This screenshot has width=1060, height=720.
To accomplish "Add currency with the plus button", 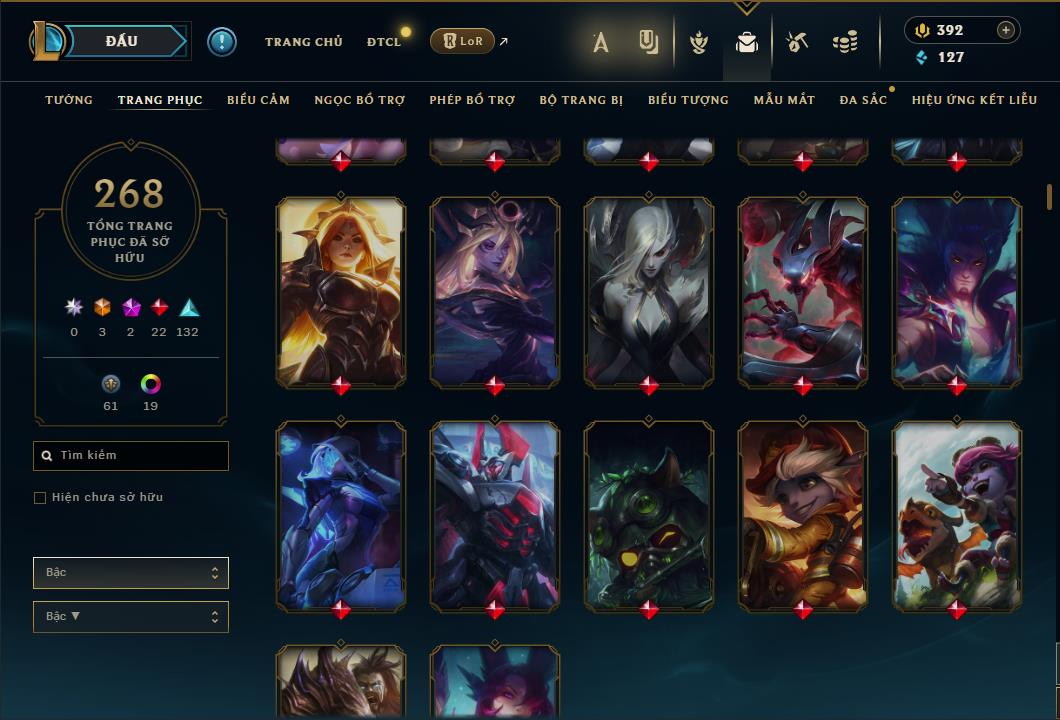I will pos(1006,30).
